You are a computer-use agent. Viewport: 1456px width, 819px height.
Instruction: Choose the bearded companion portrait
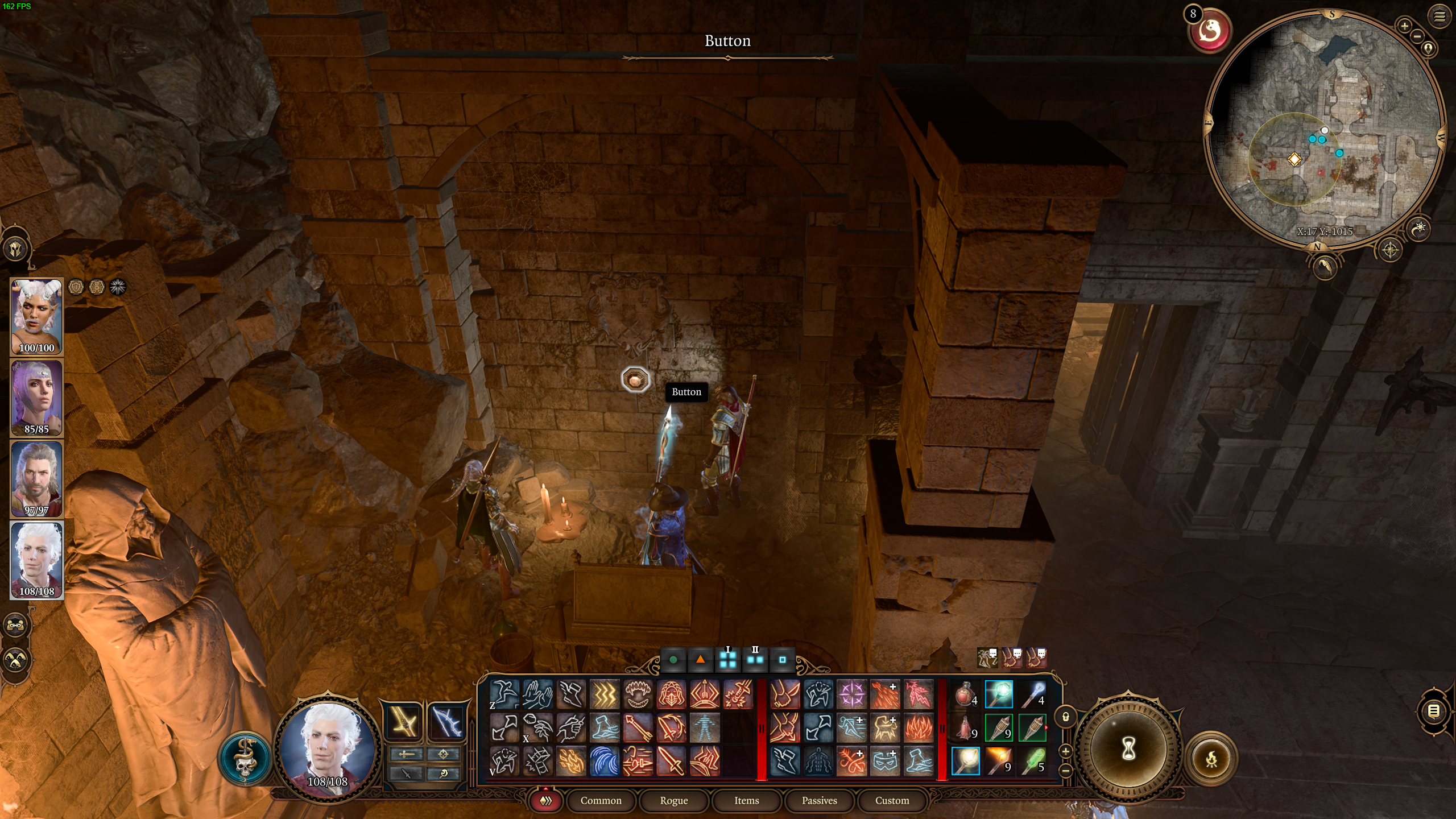pos(36,479)
